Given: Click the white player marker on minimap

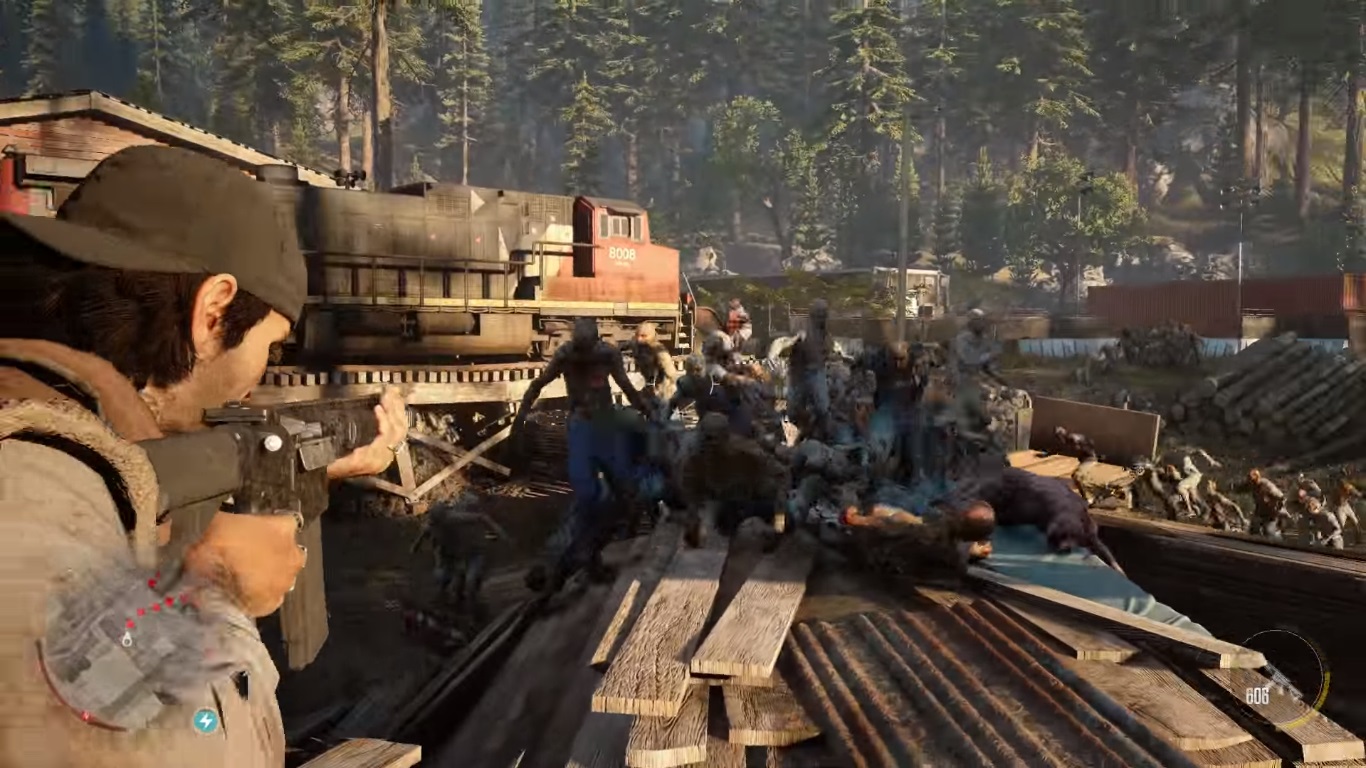Looking at the screenshot, I should pyautogui.click(x=127, y=638).
